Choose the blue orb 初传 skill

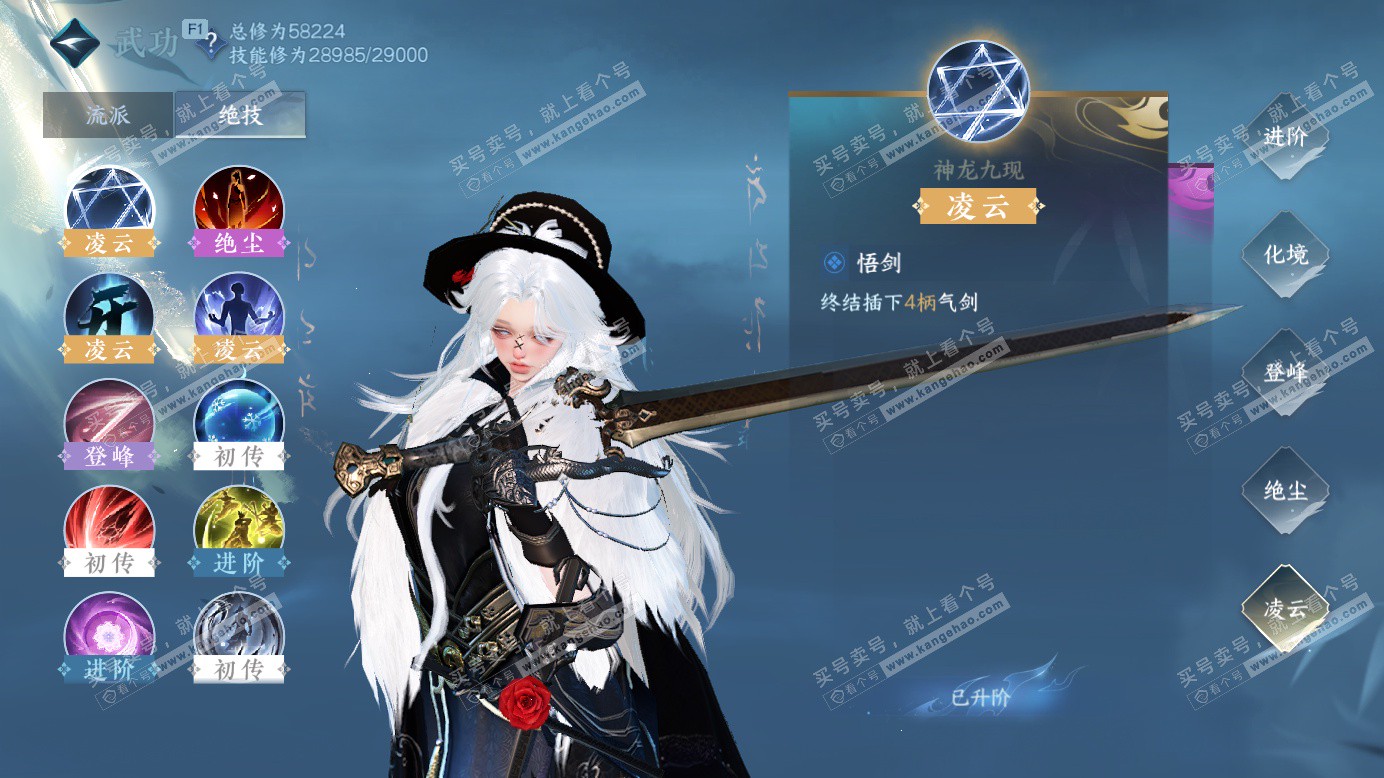(238, 420)
